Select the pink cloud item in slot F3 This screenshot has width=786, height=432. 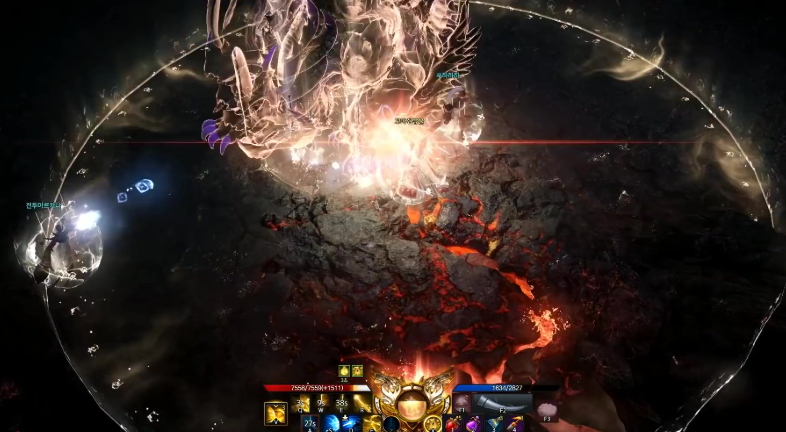coord(547,410)
